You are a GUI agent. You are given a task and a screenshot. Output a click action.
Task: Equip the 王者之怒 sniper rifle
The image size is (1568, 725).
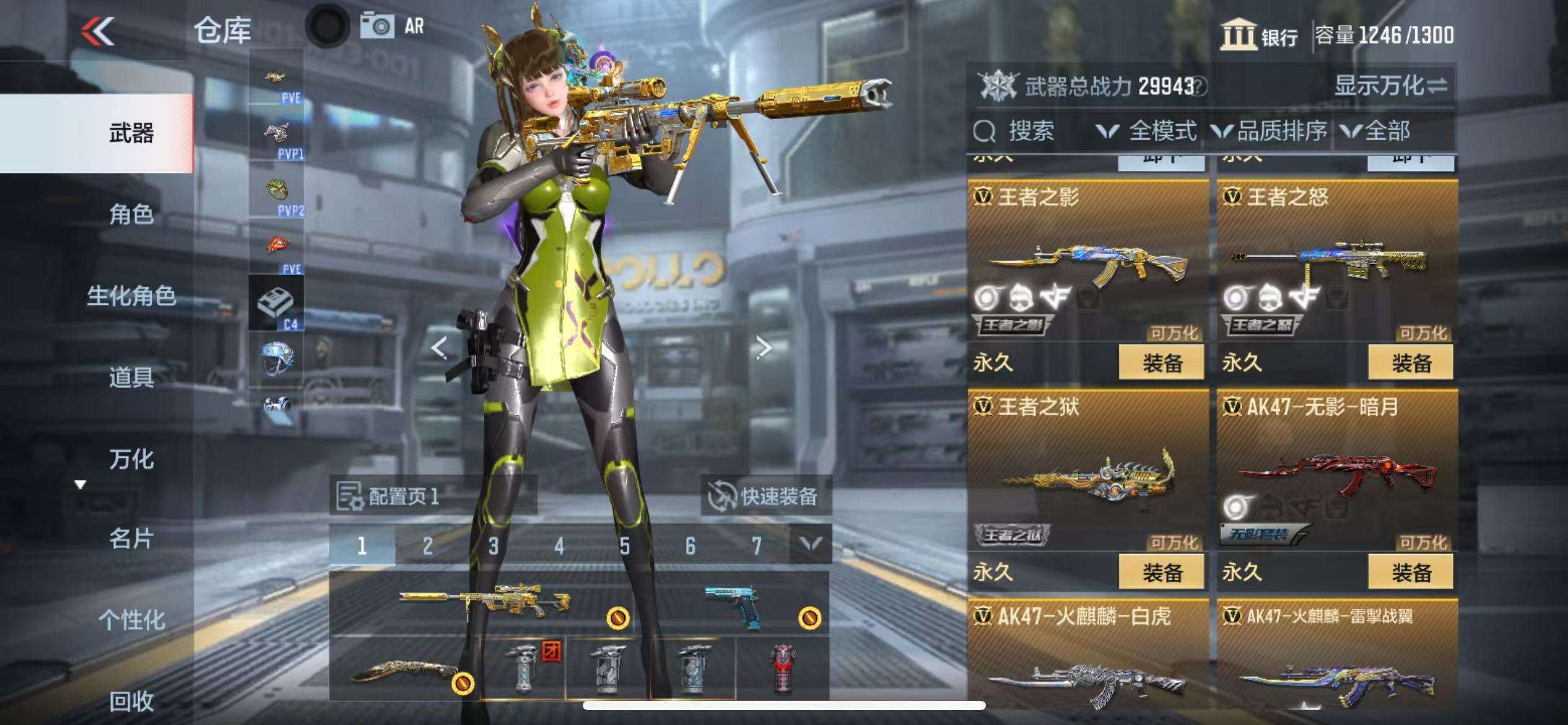coord(1410,362)
